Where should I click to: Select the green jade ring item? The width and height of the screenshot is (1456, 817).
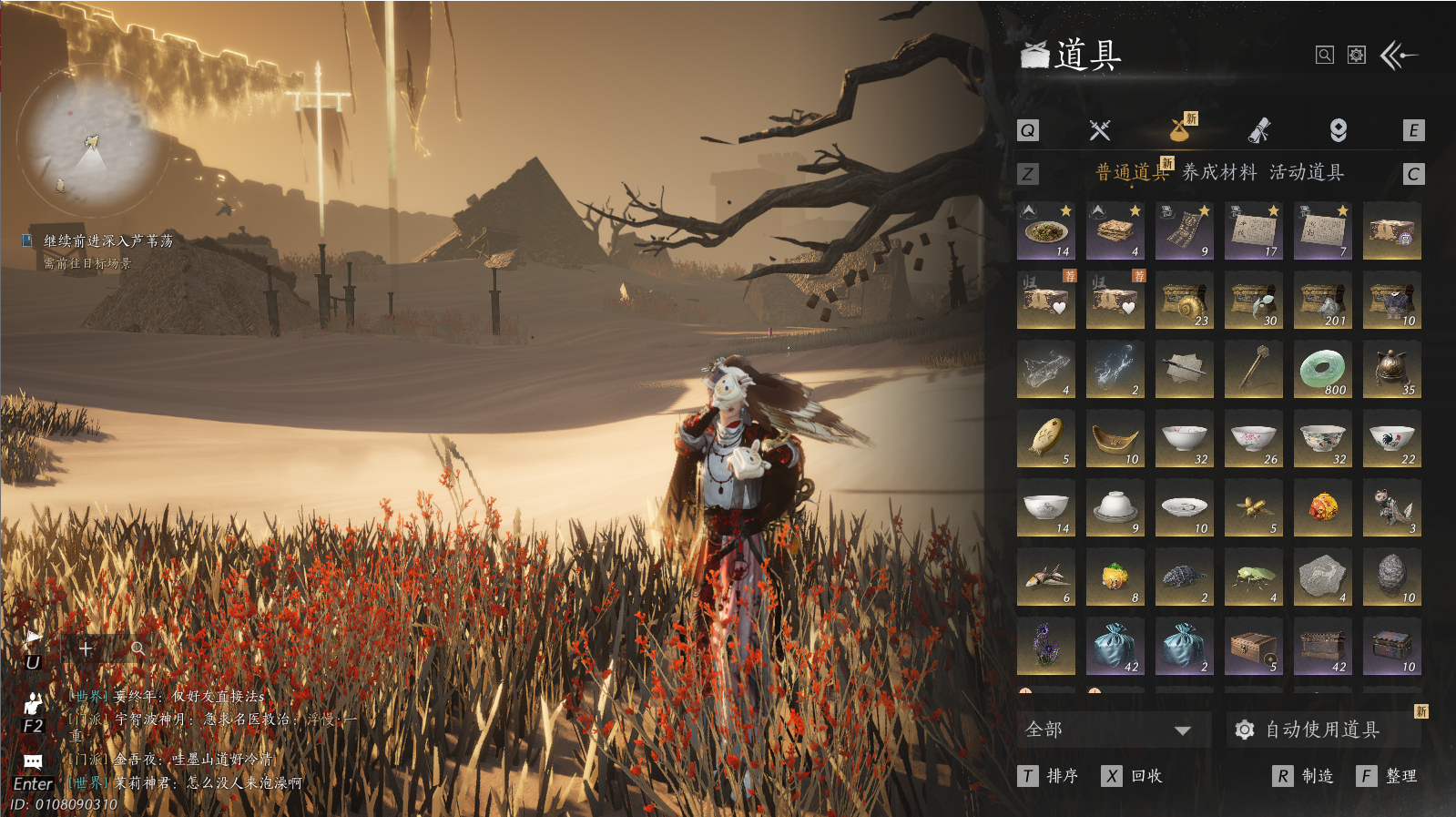coord(1322,370)
